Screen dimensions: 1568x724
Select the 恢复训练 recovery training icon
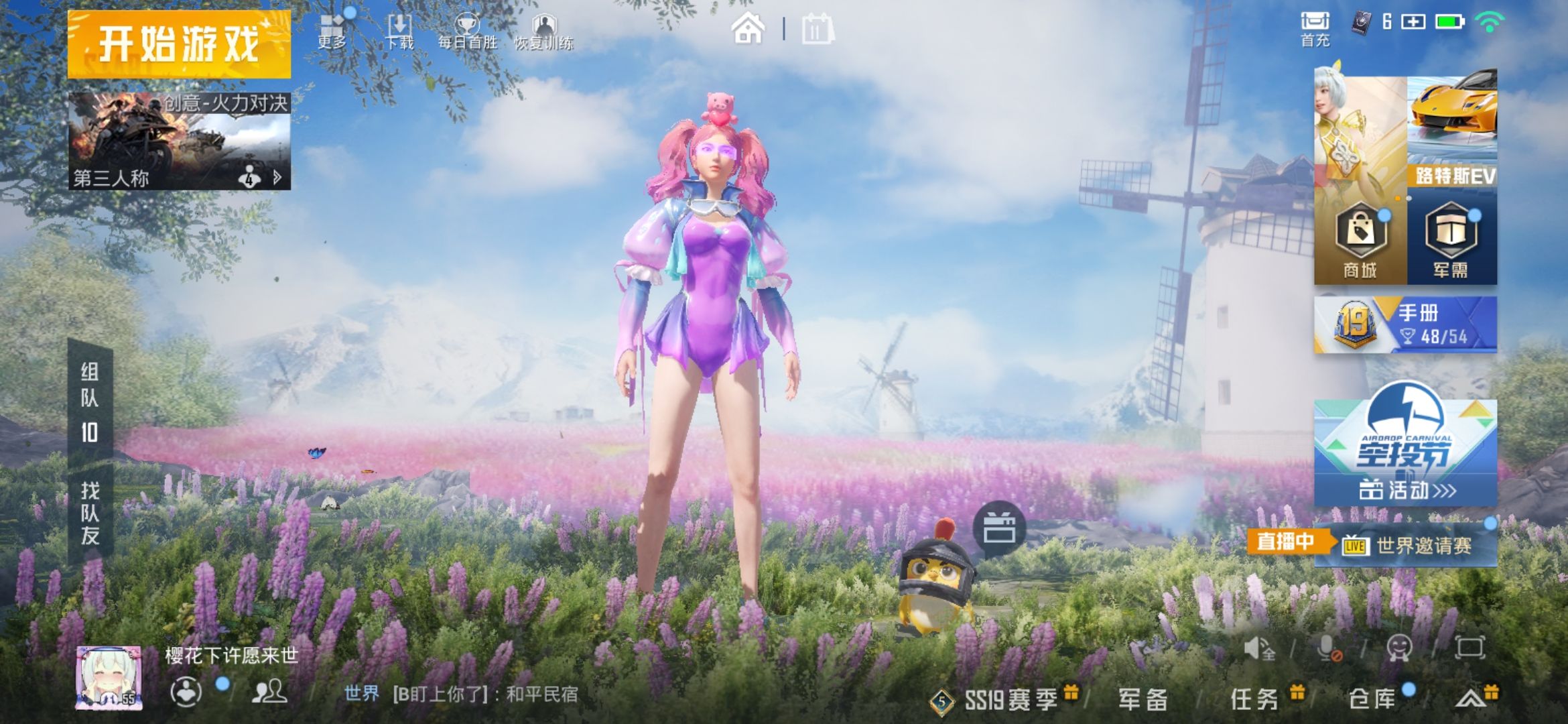point(543,32)
